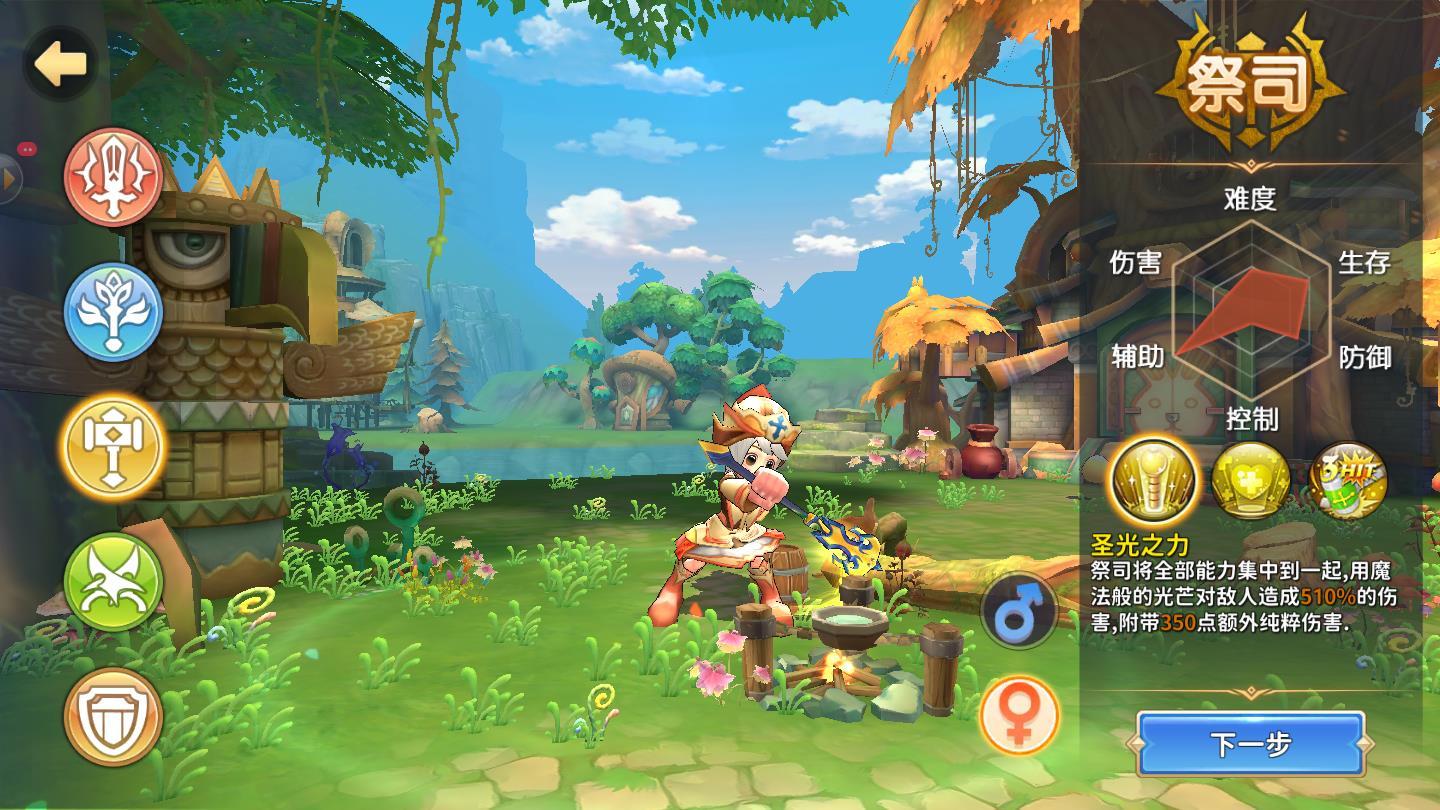Show the golden heart healing skill

1250,482
